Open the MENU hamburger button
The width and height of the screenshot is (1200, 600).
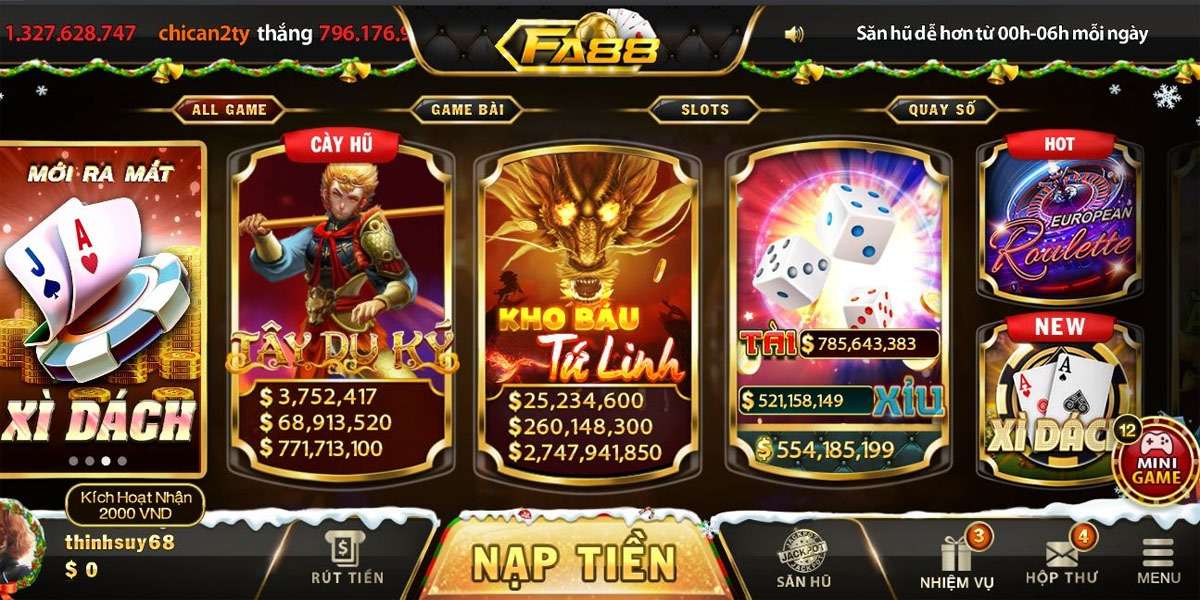point(1158,562)
